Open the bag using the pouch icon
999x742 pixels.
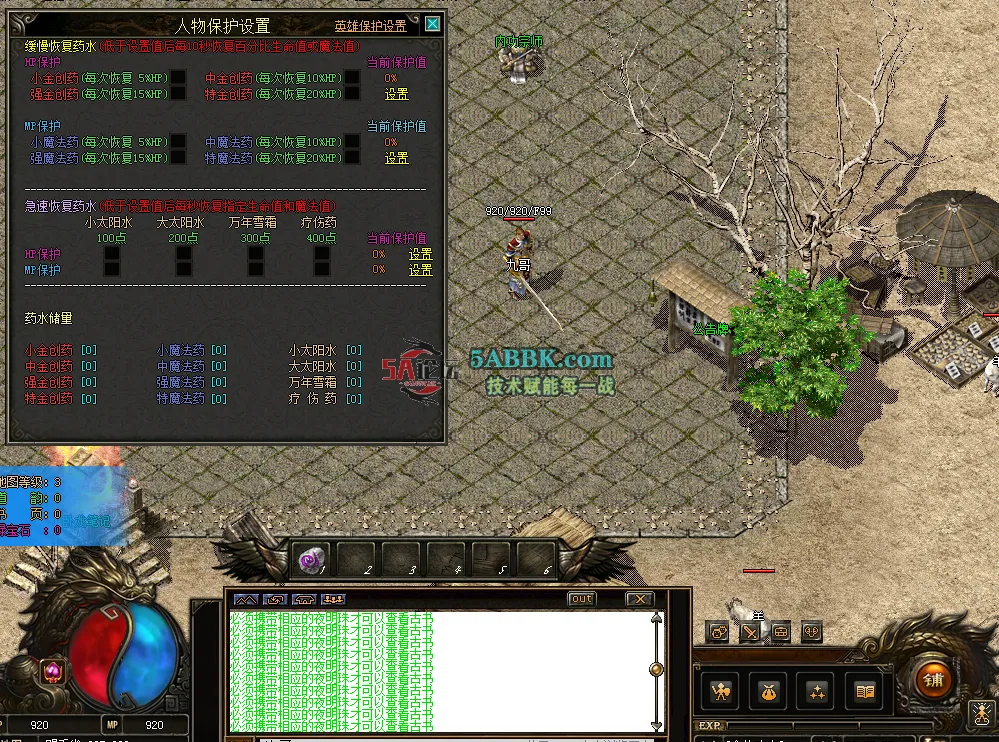click(x=769, y=691)
